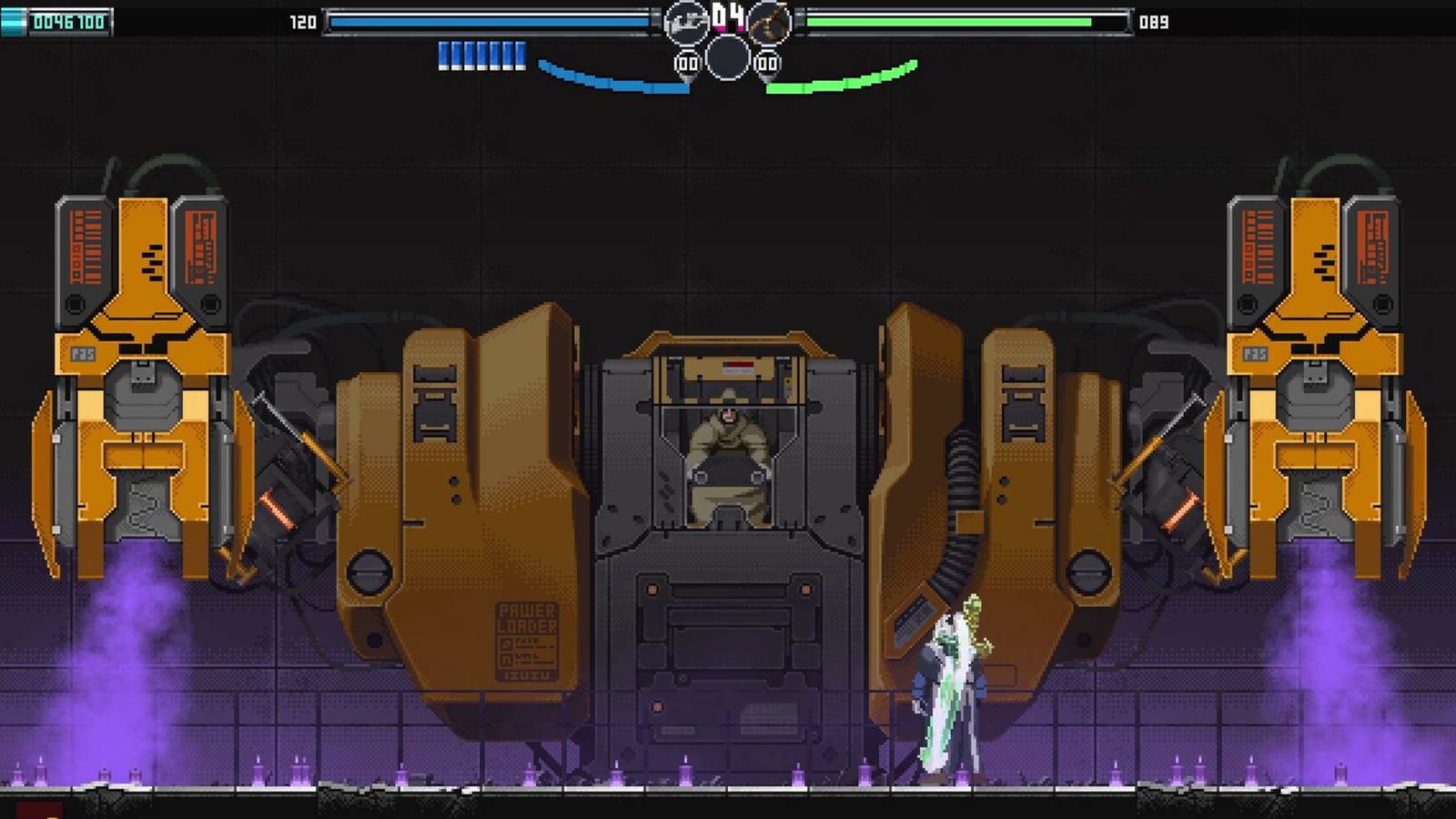Click the IZUZU text under the loader label
This screenshot has width=1456, height=819.
pyautogui.click(x=525, y=674)
